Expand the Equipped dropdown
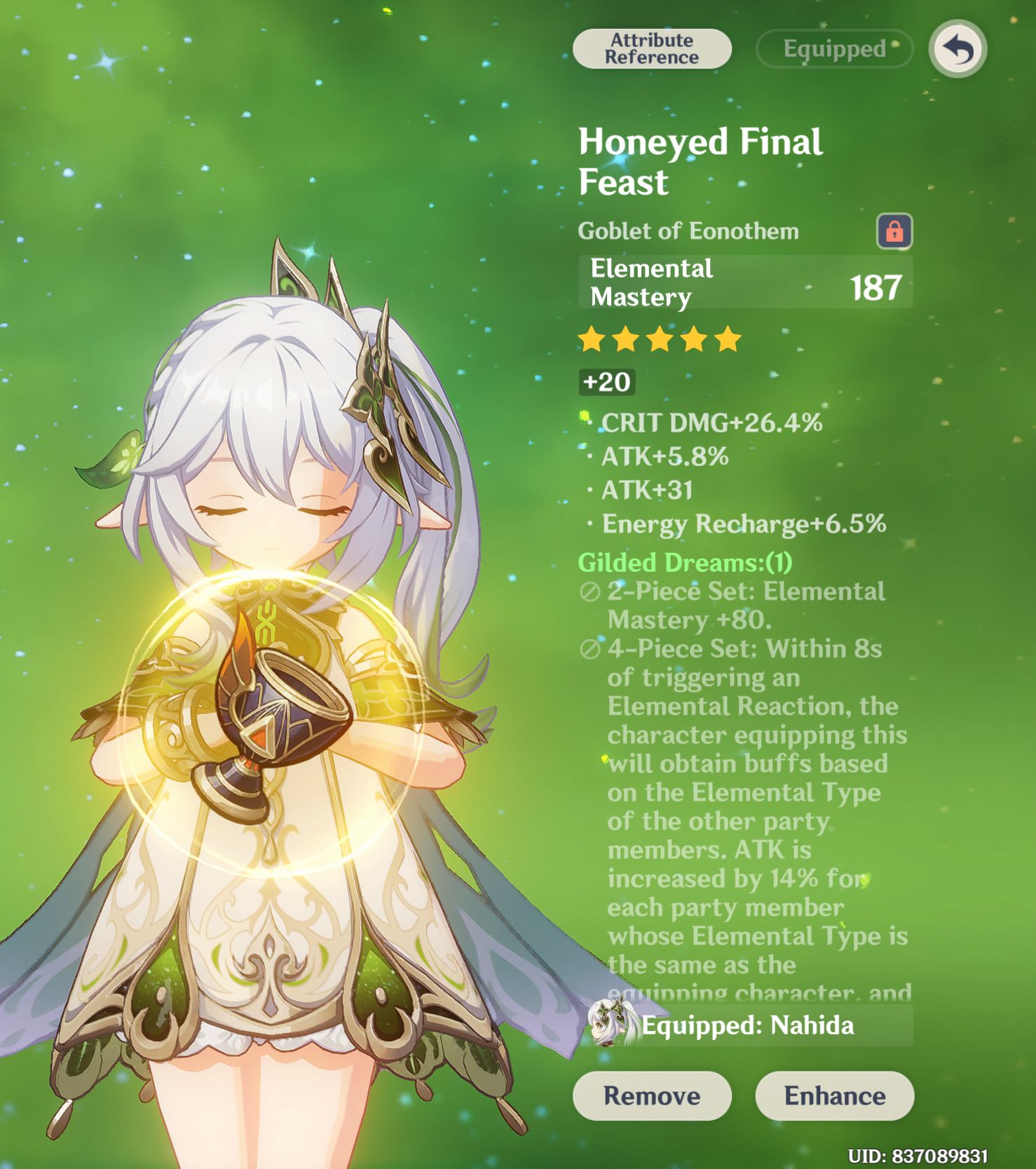This screenshot has width=1036, height=1169. tap(833, 48)
